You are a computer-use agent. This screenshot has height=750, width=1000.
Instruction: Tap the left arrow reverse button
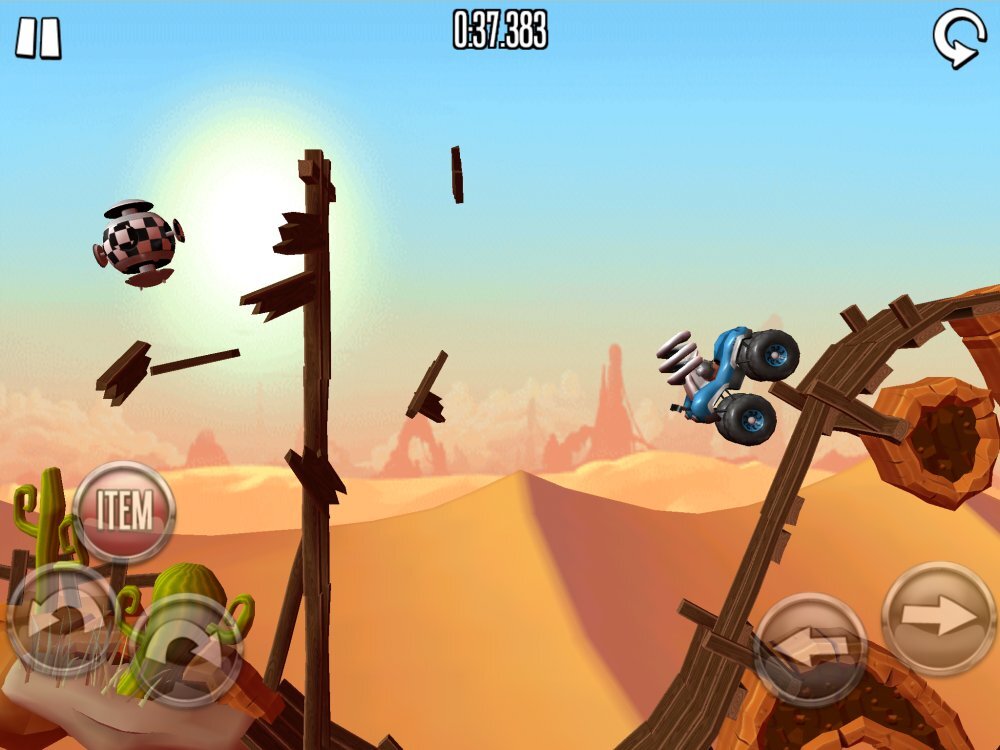tap(809, 647)
